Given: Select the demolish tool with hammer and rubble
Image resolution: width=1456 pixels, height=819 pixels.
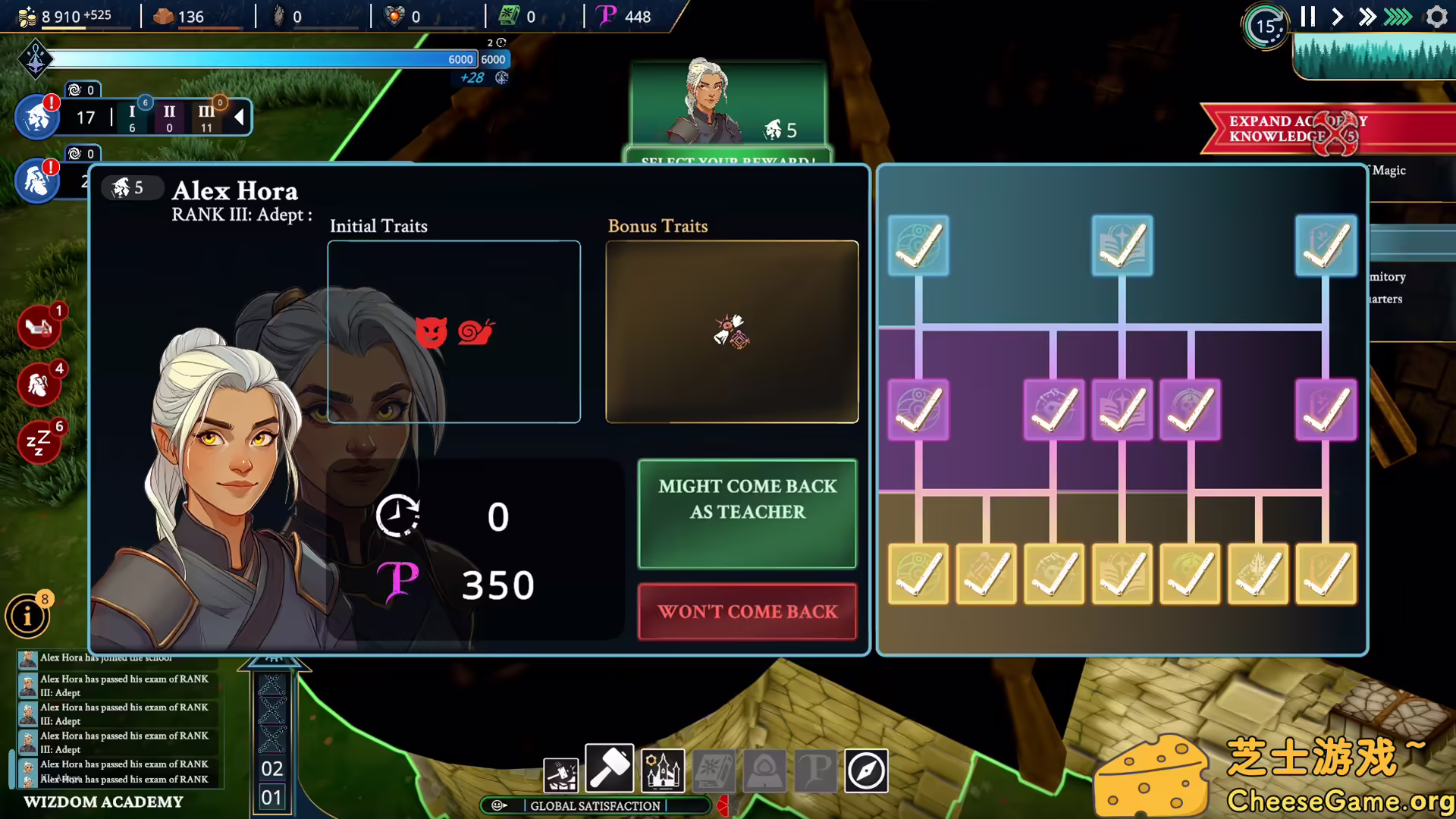Looking at the screenshot, I should [561, 773].
